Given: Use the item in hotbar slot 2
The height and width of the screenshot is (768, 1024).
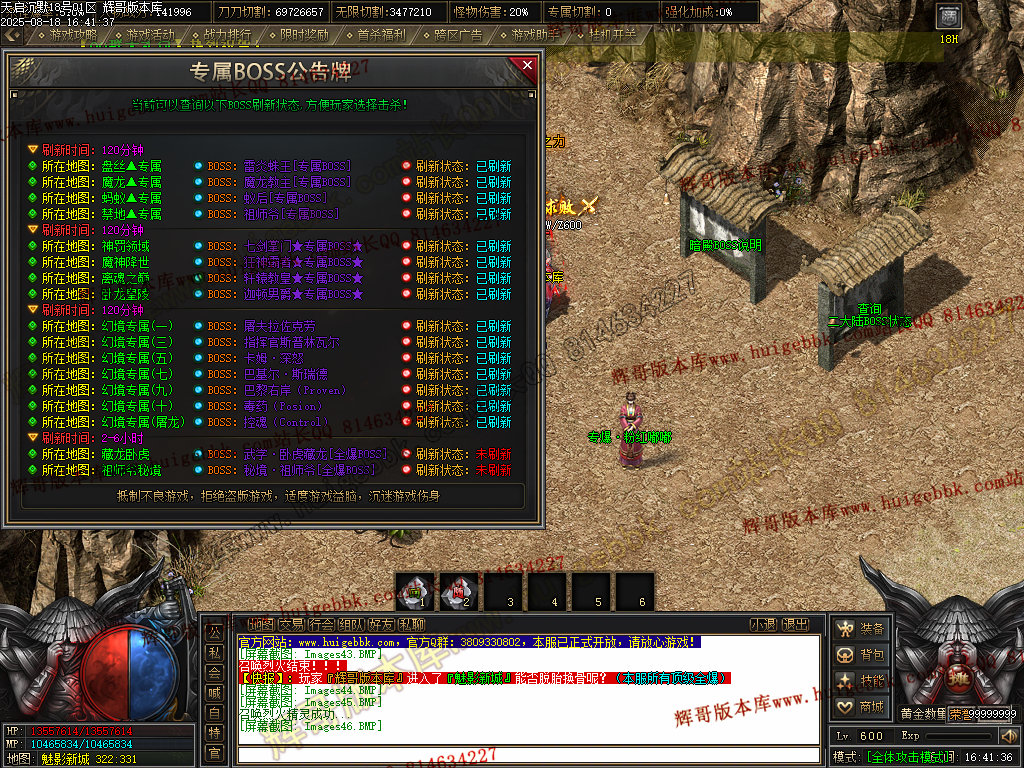Looking at the screenshot, I should click(459, 590).
